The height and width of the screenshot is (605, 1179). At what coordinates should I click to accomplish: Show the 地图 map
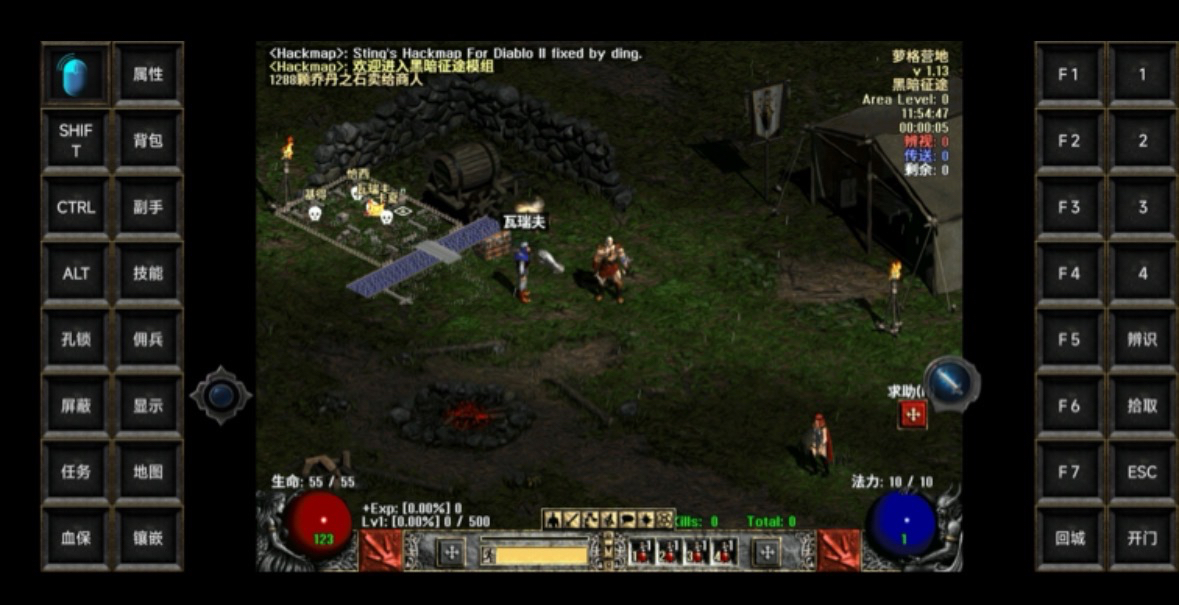(x=148, y=471)
